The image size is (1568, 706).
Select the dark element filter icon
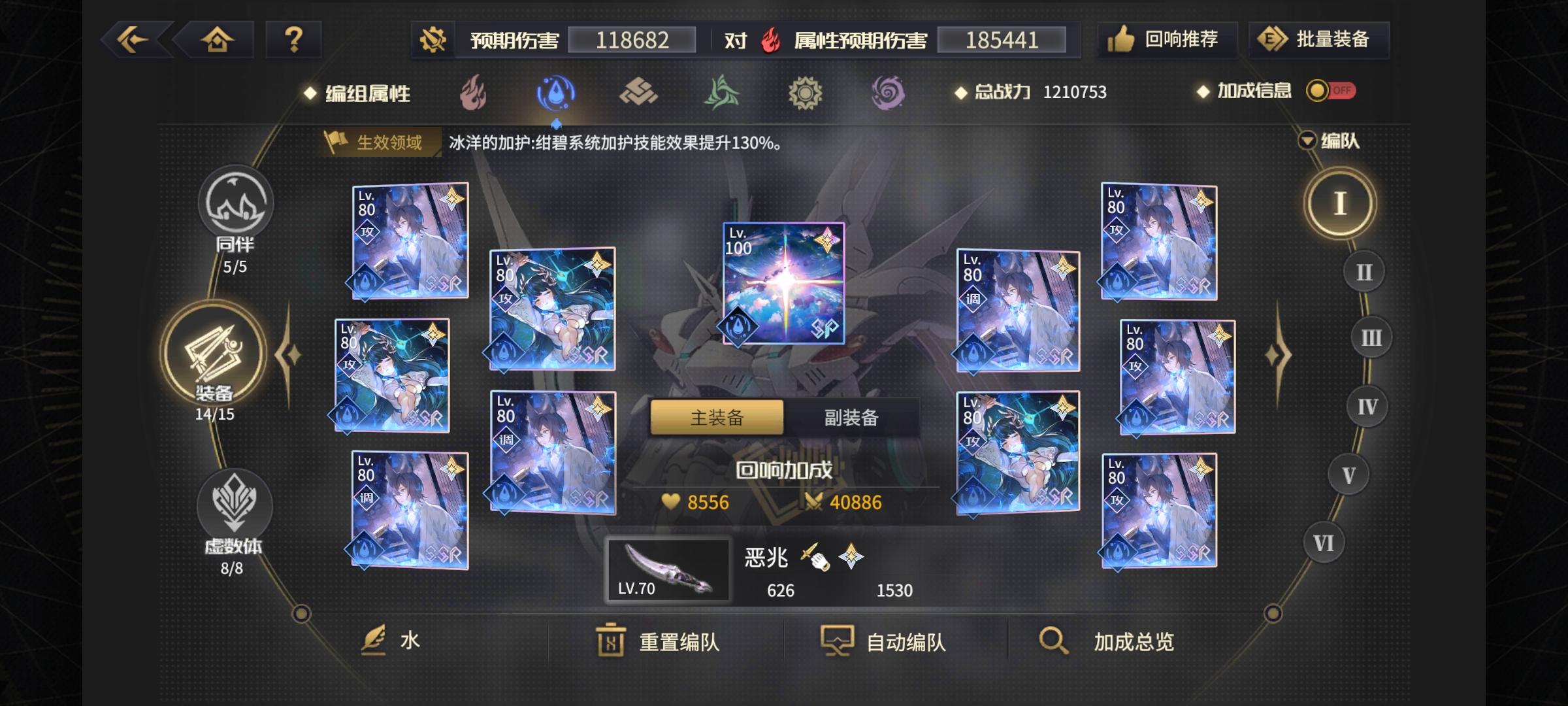889,93
